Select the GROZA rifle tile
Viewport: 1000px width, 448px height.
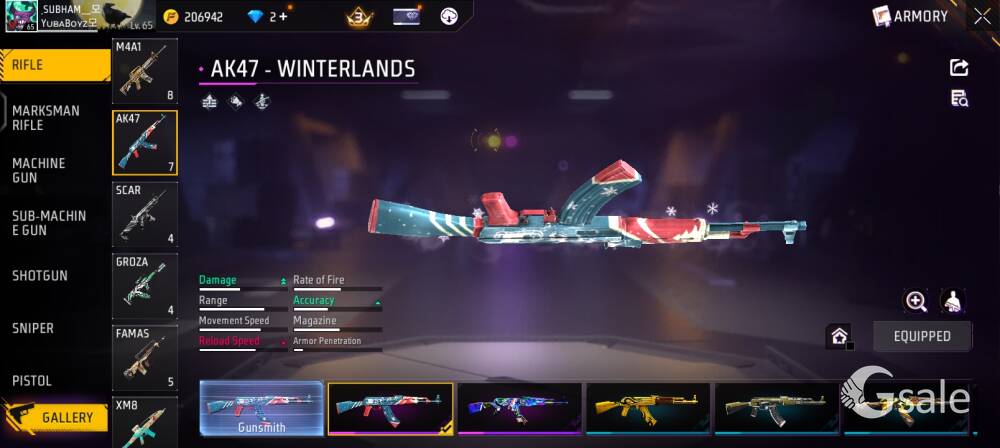click(x=144, y=286)
